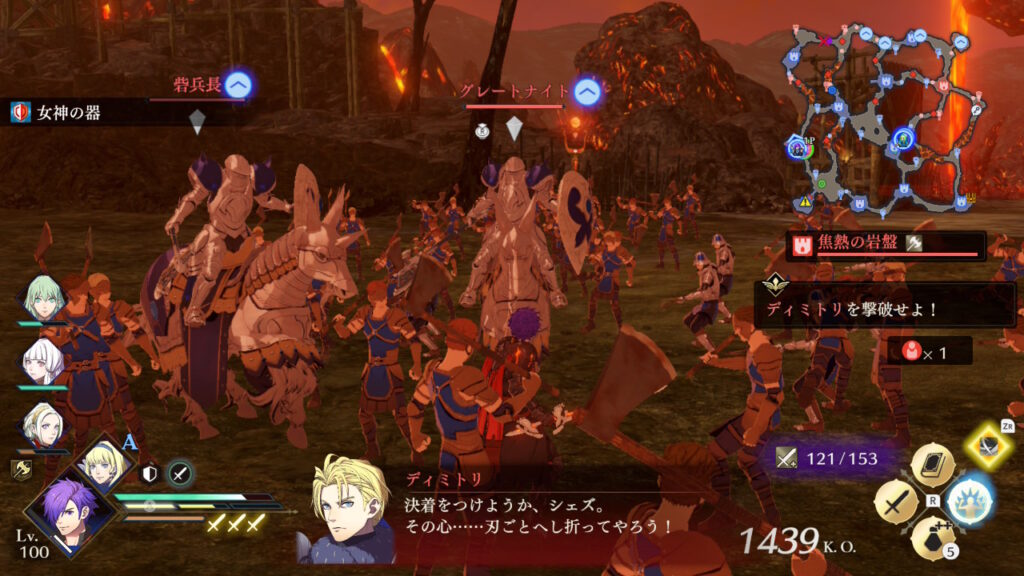Viewport: 1024px width, 576px height.
Task: Open the battlefield minimap
Action: pyautogui.click(x=878, y=120)
